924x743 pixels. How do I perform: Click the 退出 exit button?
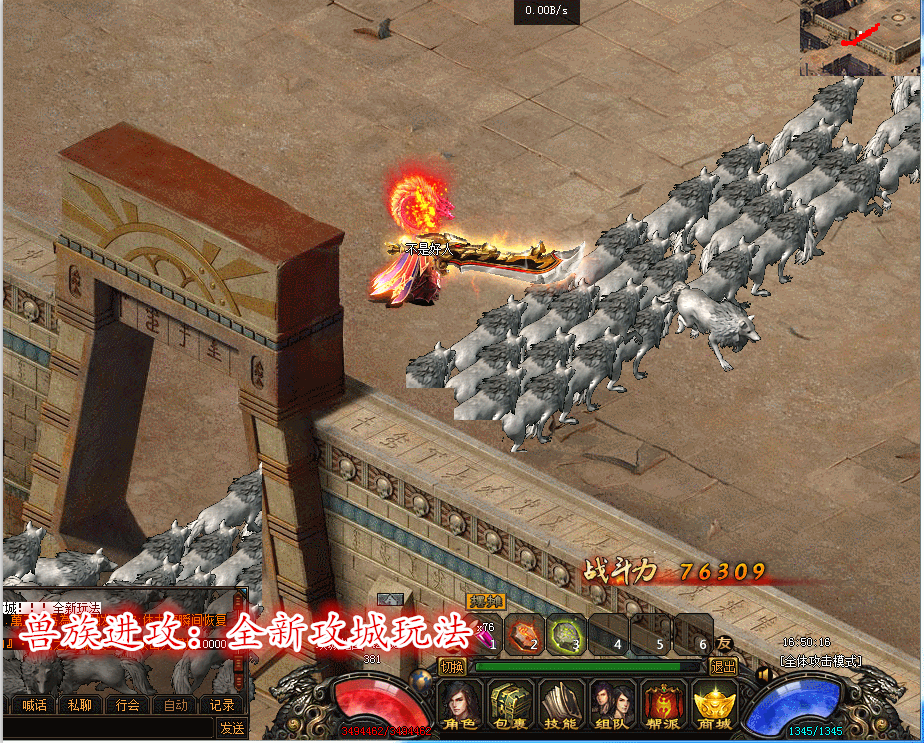point(722,666)
